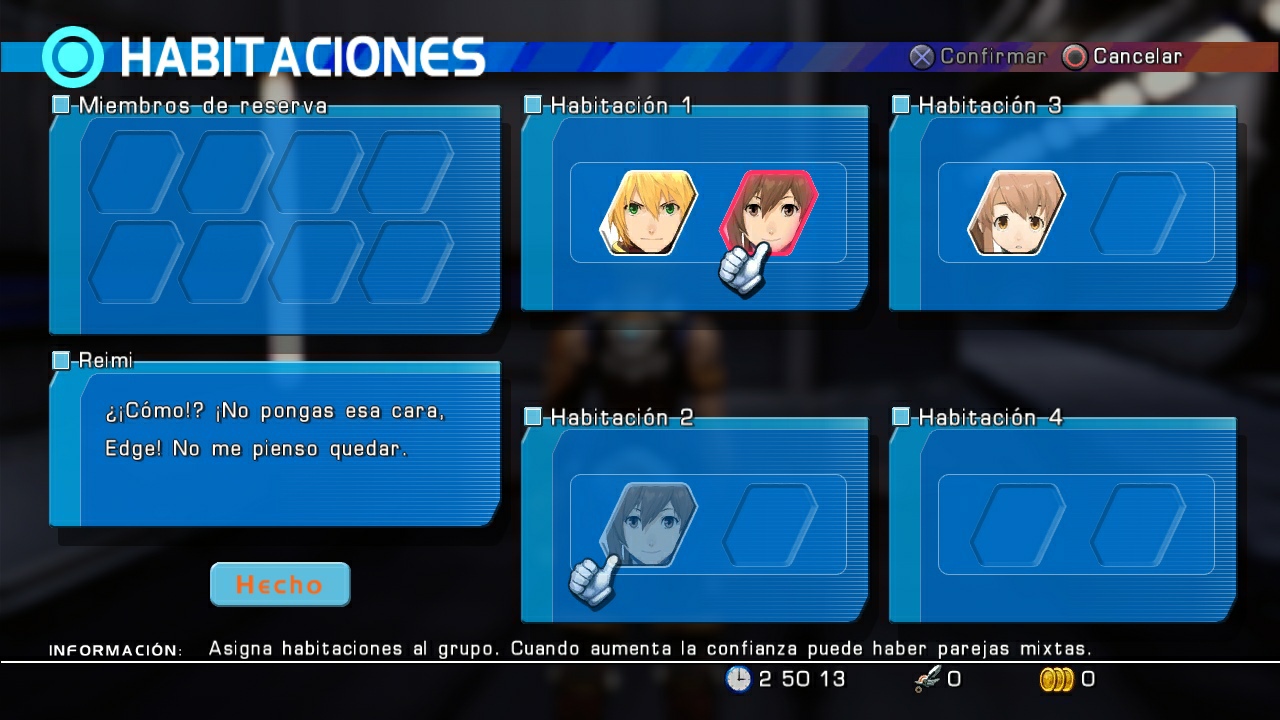
Task: Toggle the square marker beside Miembros de reserva
Action: point(61,105)
